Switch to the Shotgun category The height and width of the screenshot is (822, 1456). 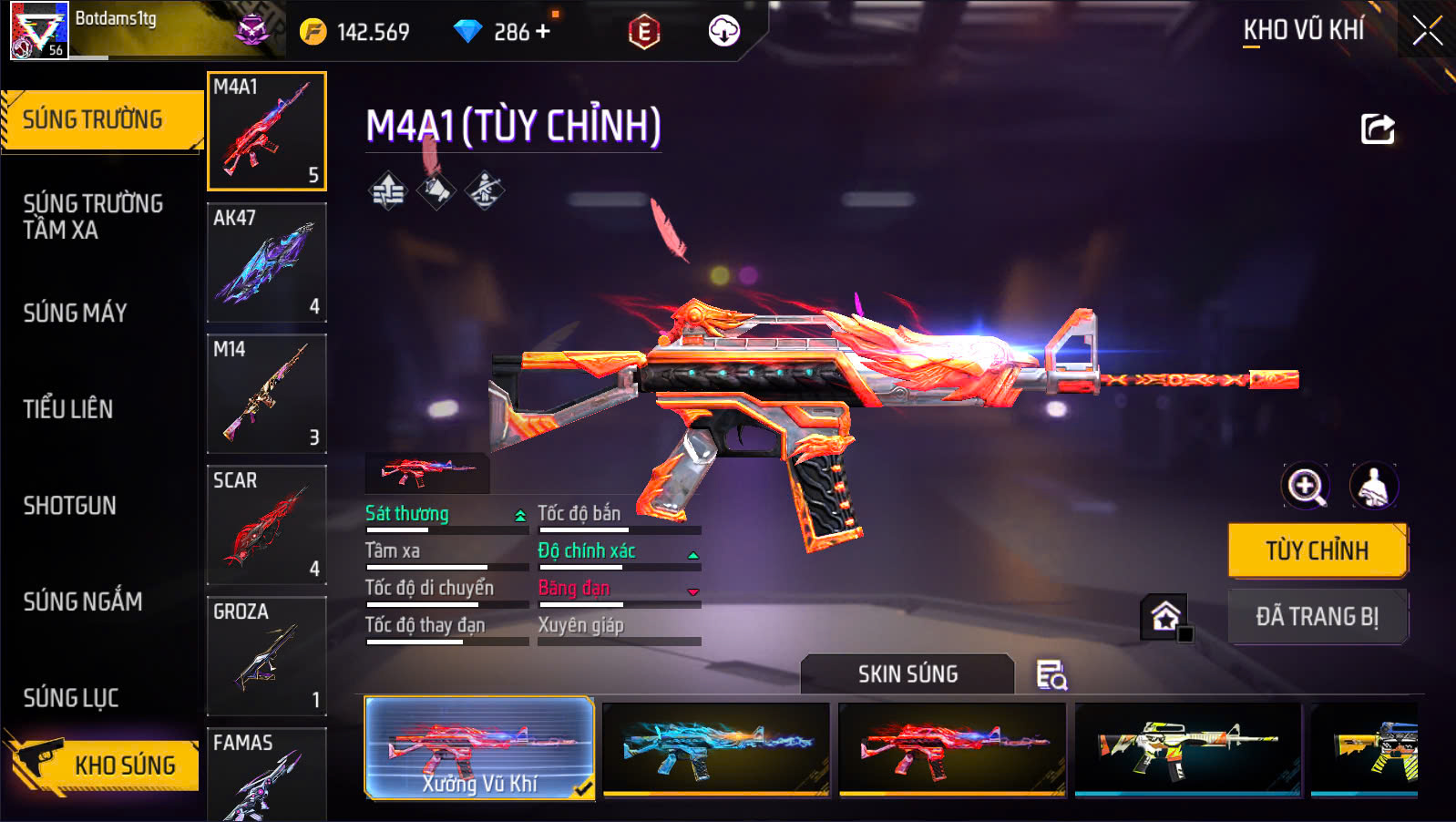tap(70, 506)
